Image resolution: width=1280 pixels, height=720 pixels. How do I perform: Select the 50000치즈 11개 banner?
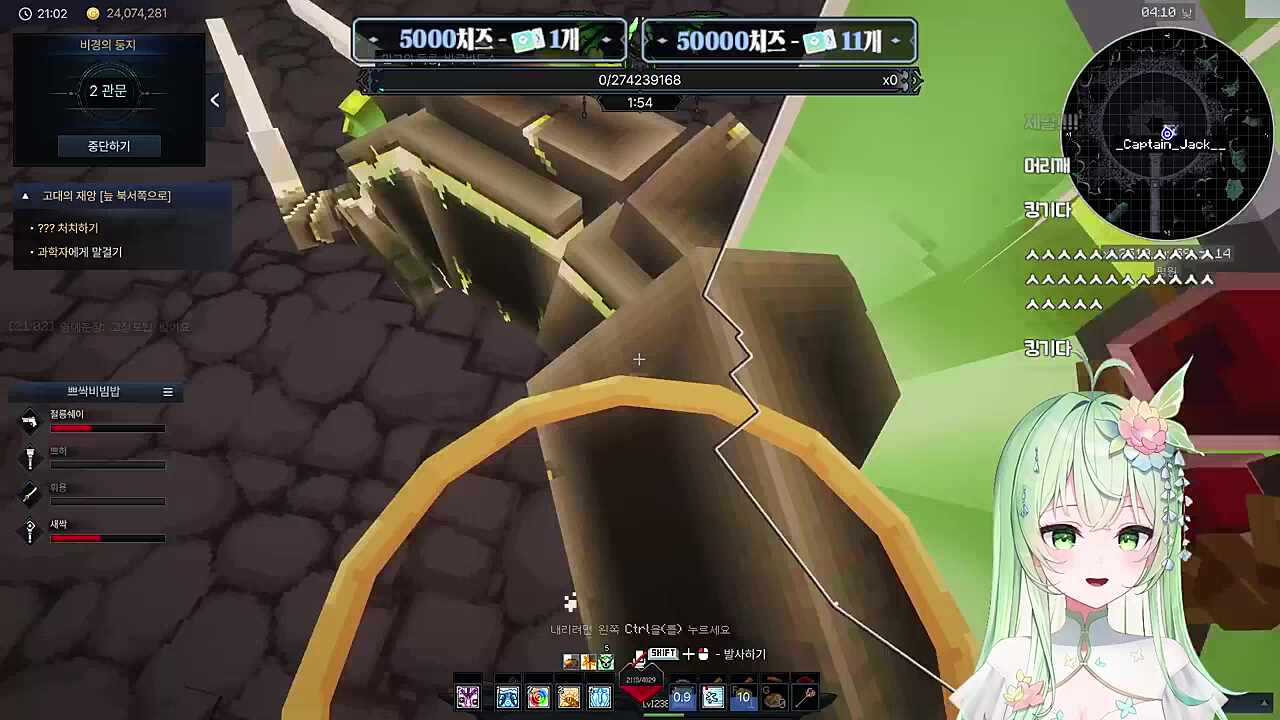[778, 40]
